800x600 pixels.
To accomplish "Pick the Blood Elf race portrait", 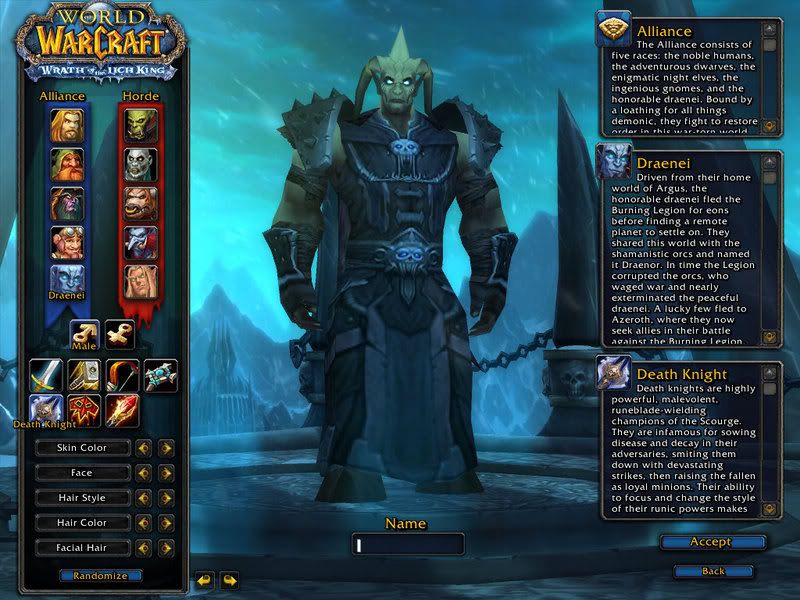I will 139,281.
